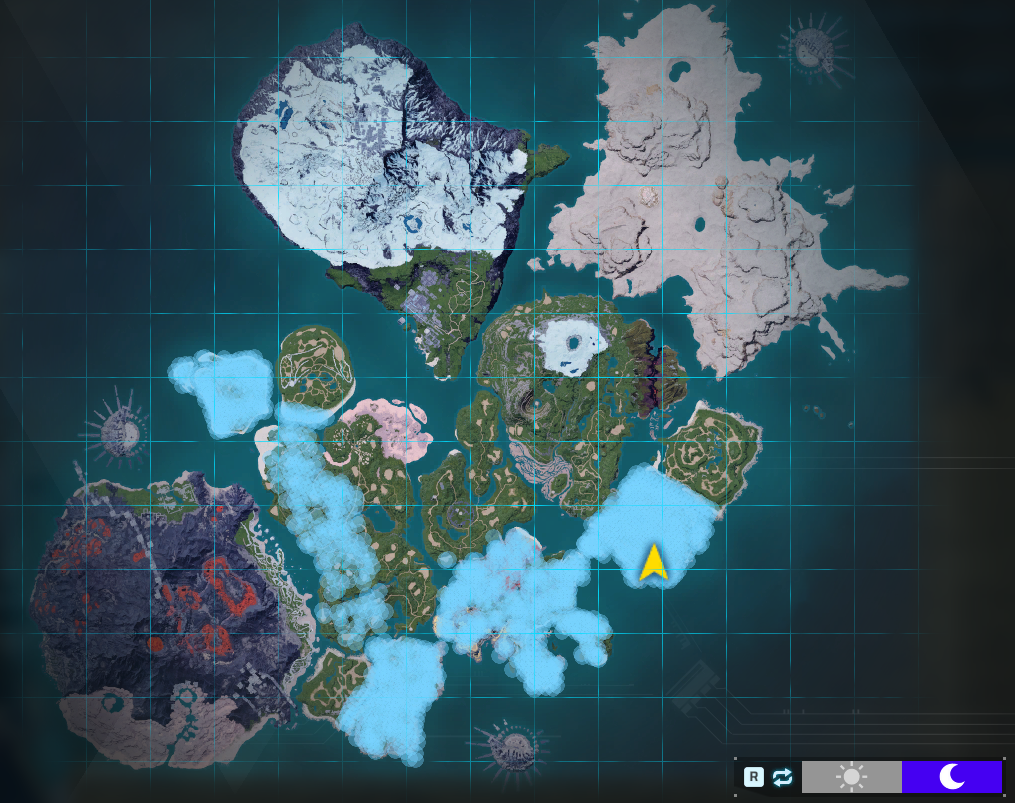1015x803 pixels.
Task: Click the swap arrows day-night icon
Action: pyautogui.click(x=782, y=777)
